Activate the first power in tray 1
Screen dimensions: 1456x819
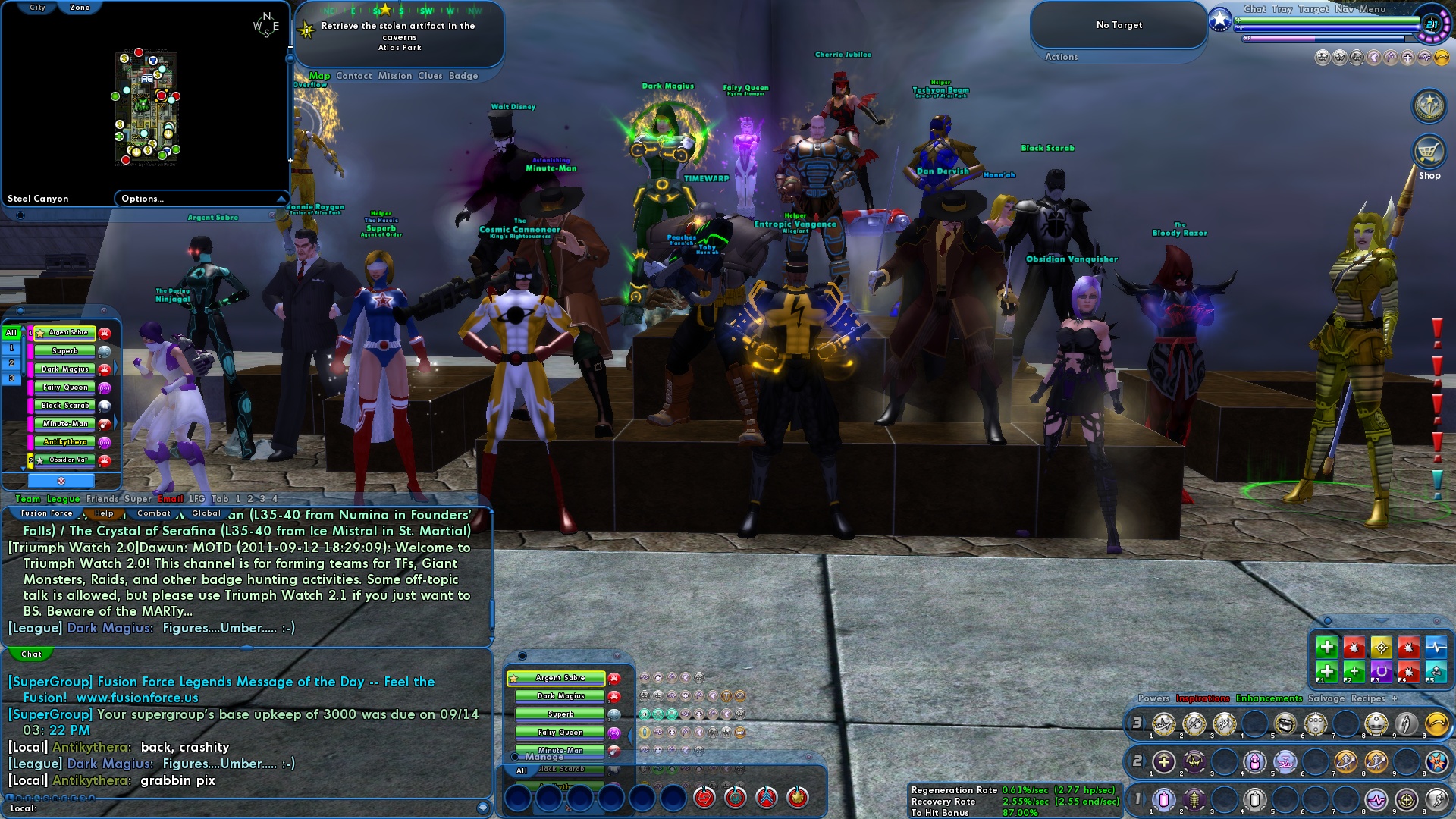(x=1162, y=802)
